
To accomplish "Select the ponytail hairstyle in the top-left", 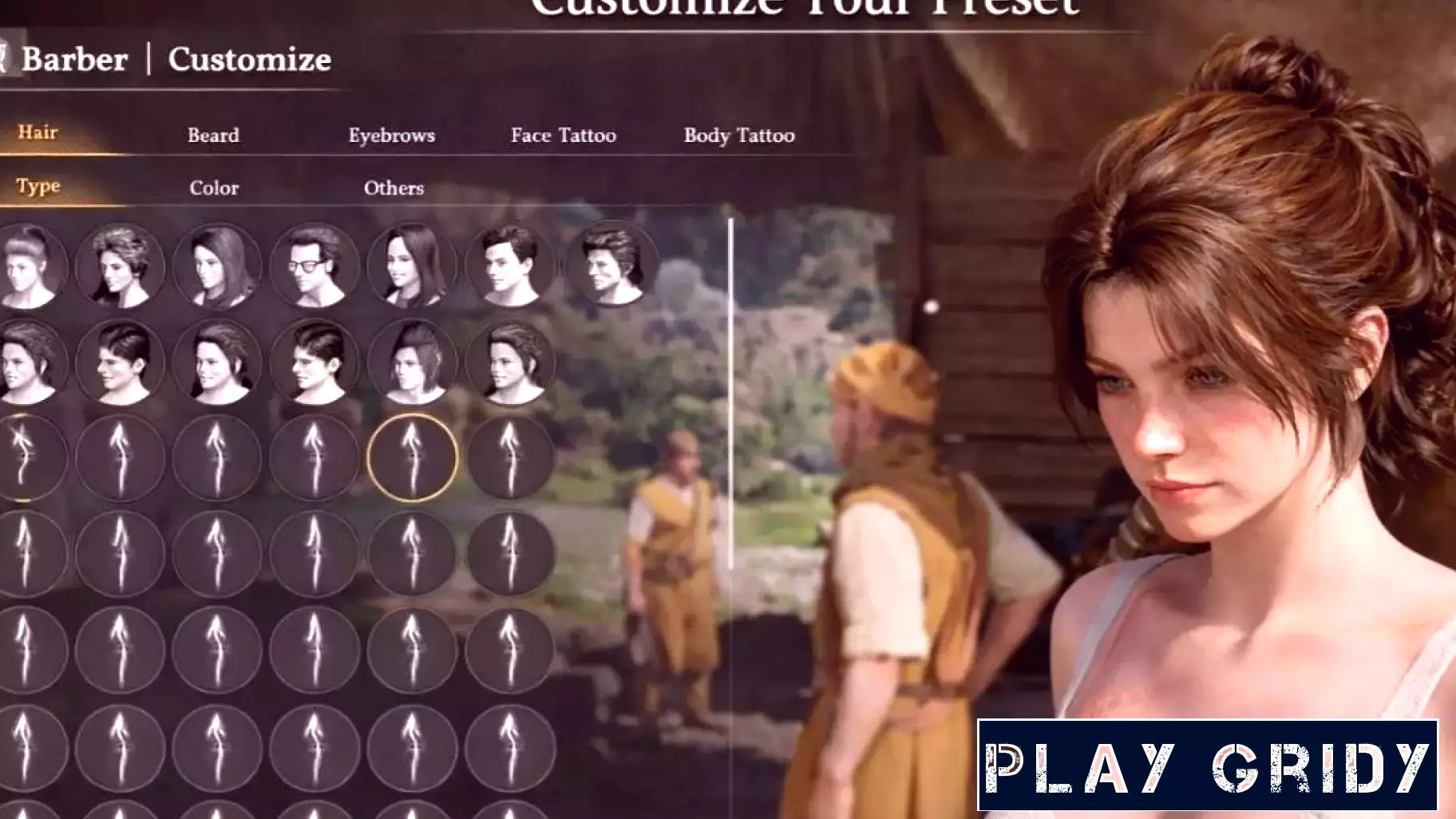I will coord(24,267).
